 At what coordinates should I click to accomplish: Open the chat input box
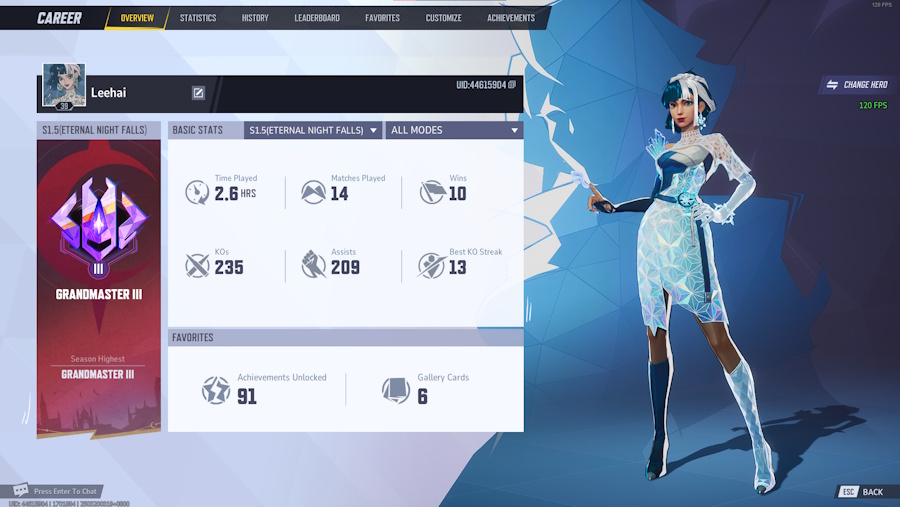[x=60, y=491]
